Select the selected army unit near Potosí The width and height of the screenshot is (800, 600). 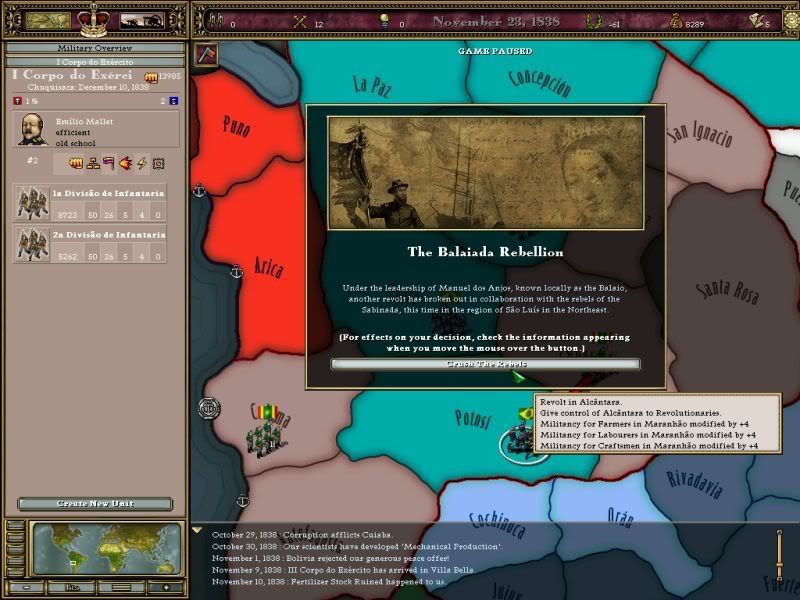(521, 438)
